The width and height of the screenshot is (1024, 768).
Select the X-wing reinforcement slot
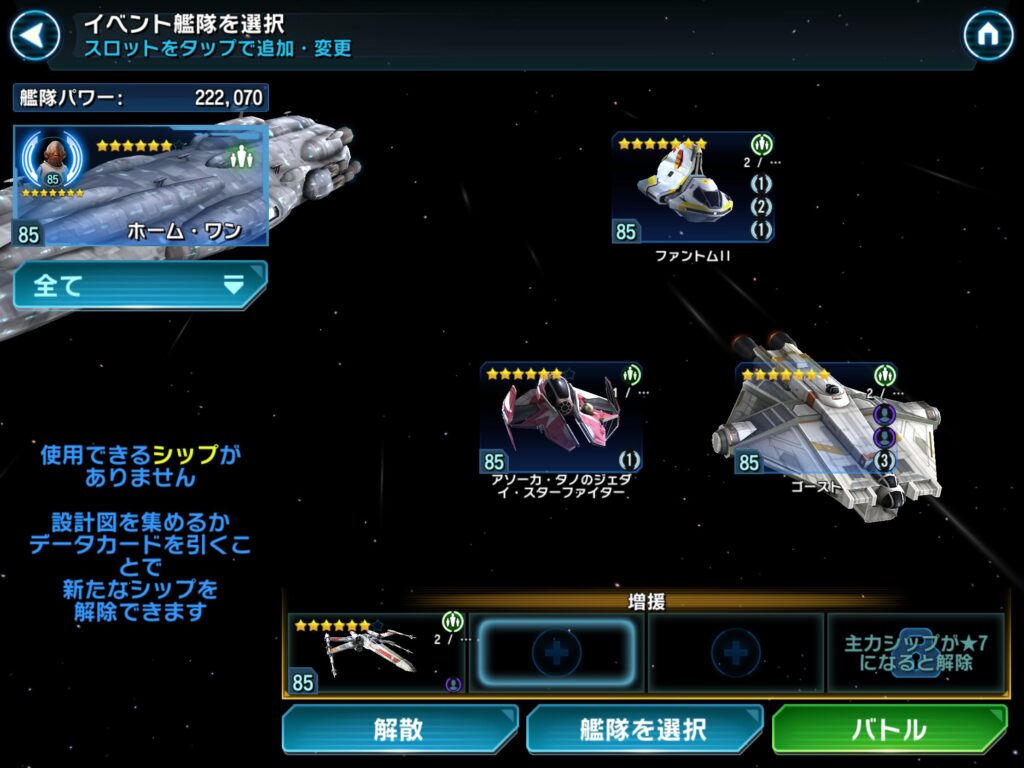(x=376, y=653)
